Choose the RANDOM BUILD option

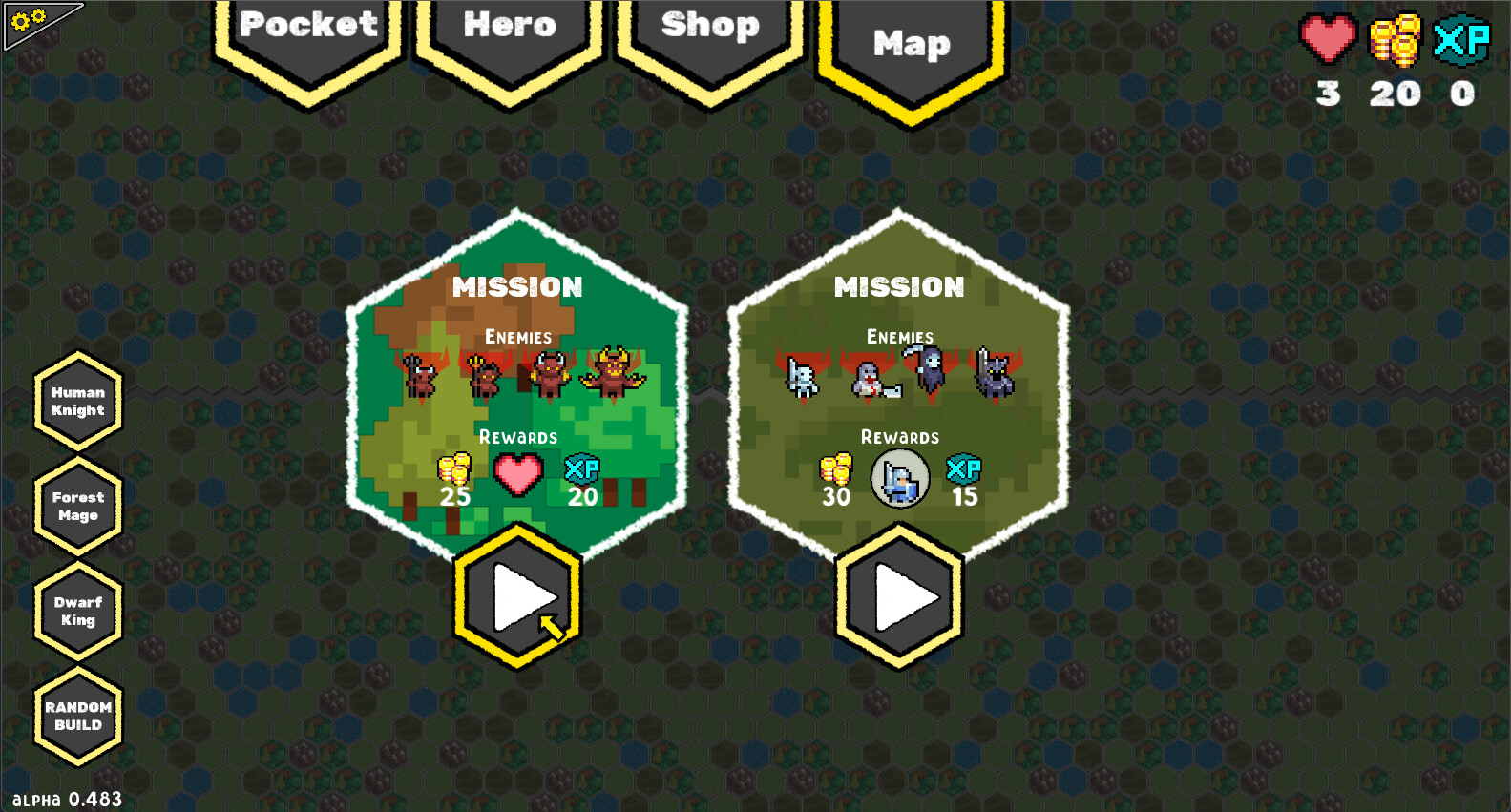pyautogui.click(x=77, y=716)
